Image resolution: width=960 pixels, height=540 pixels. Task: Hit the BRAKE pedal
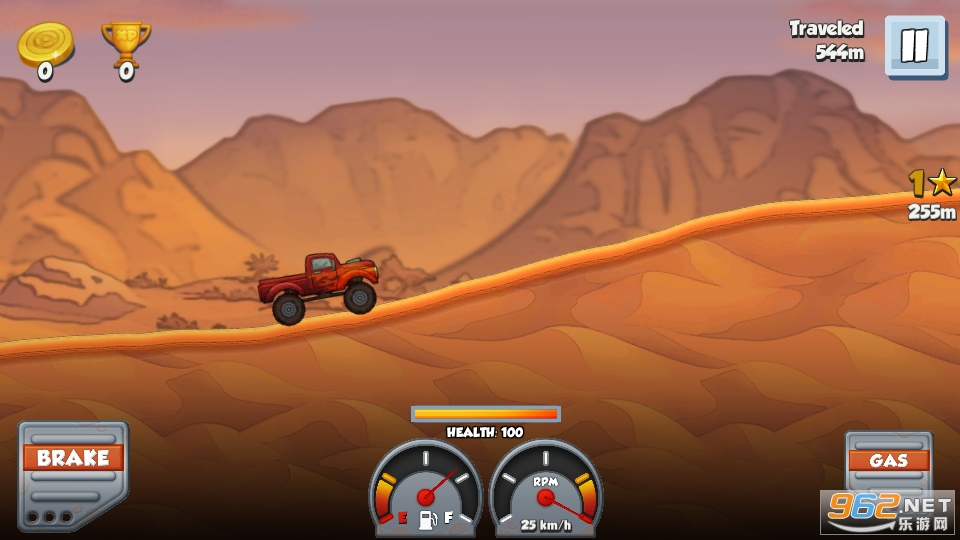(72, 474)
